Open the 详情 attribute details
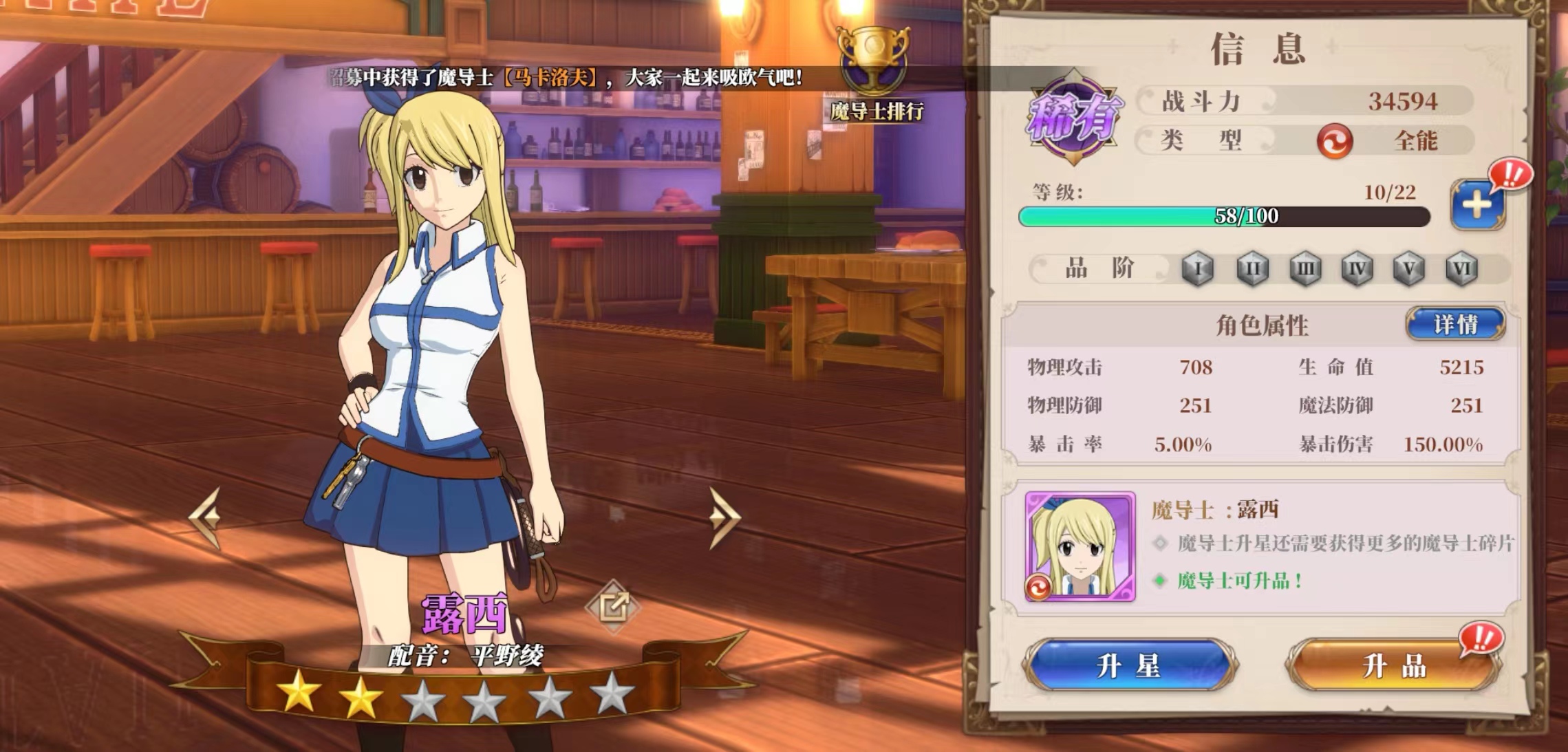 (x=1455, y=324)
